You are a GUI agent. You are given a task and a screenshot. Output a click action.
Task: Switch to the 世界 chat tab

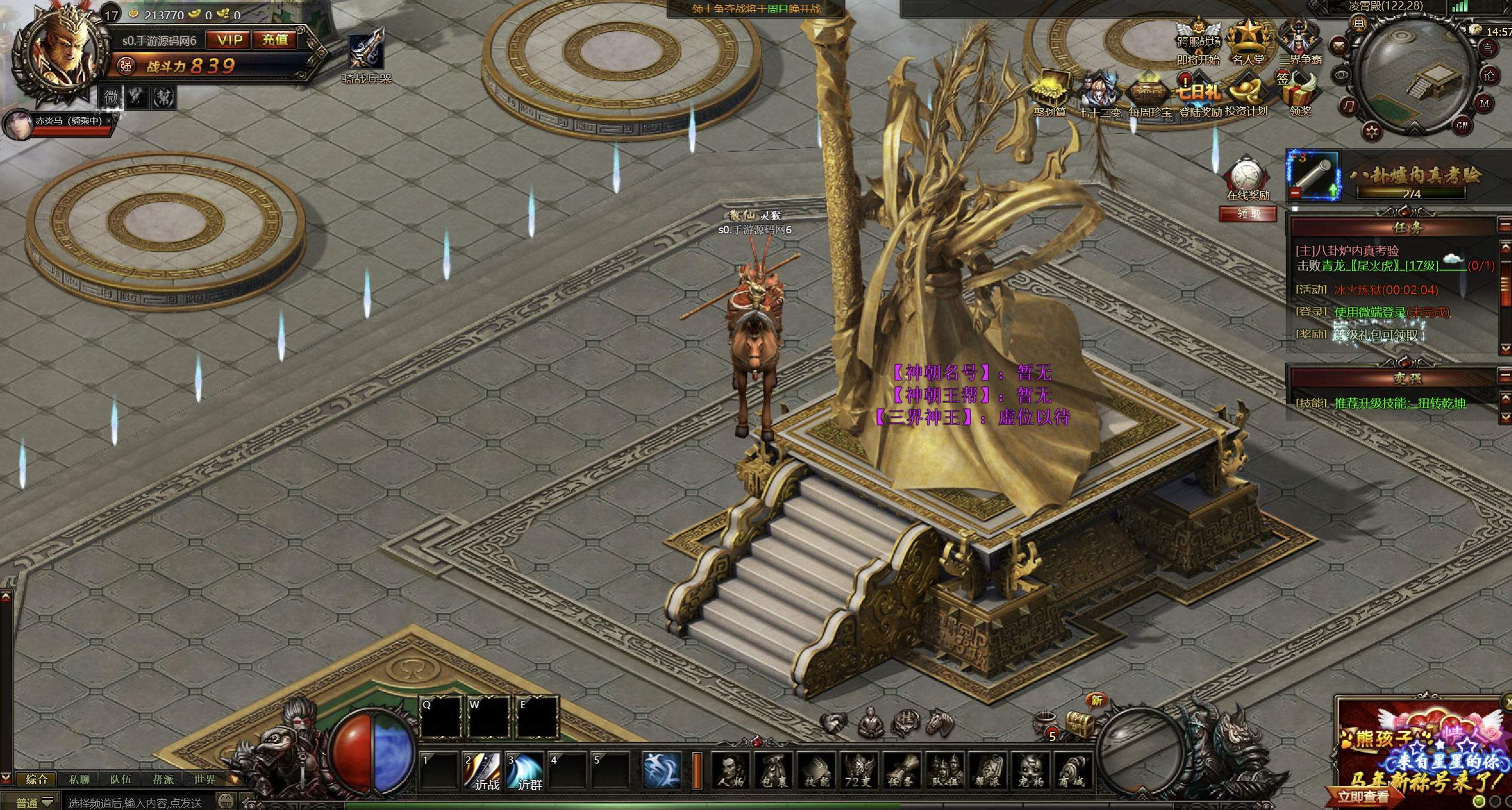click(205, 779)
